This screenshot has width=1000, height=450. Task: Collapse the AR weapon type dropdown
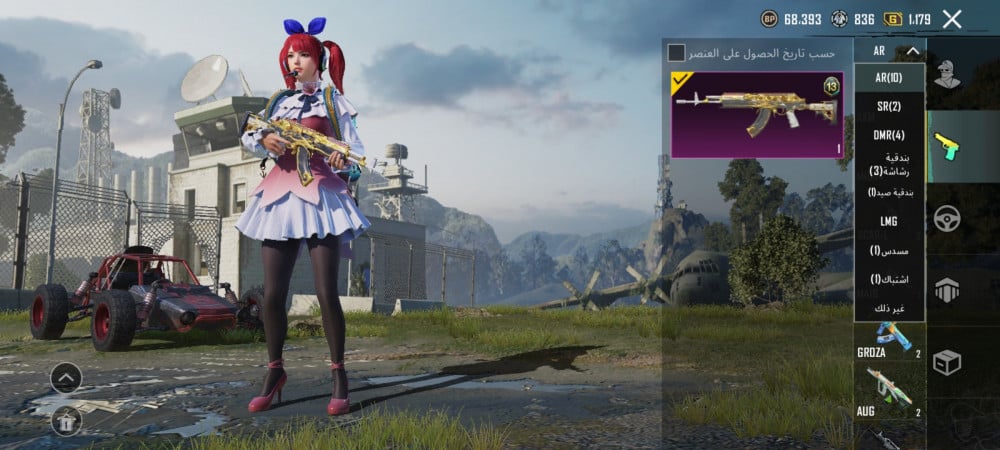[912, 51]
